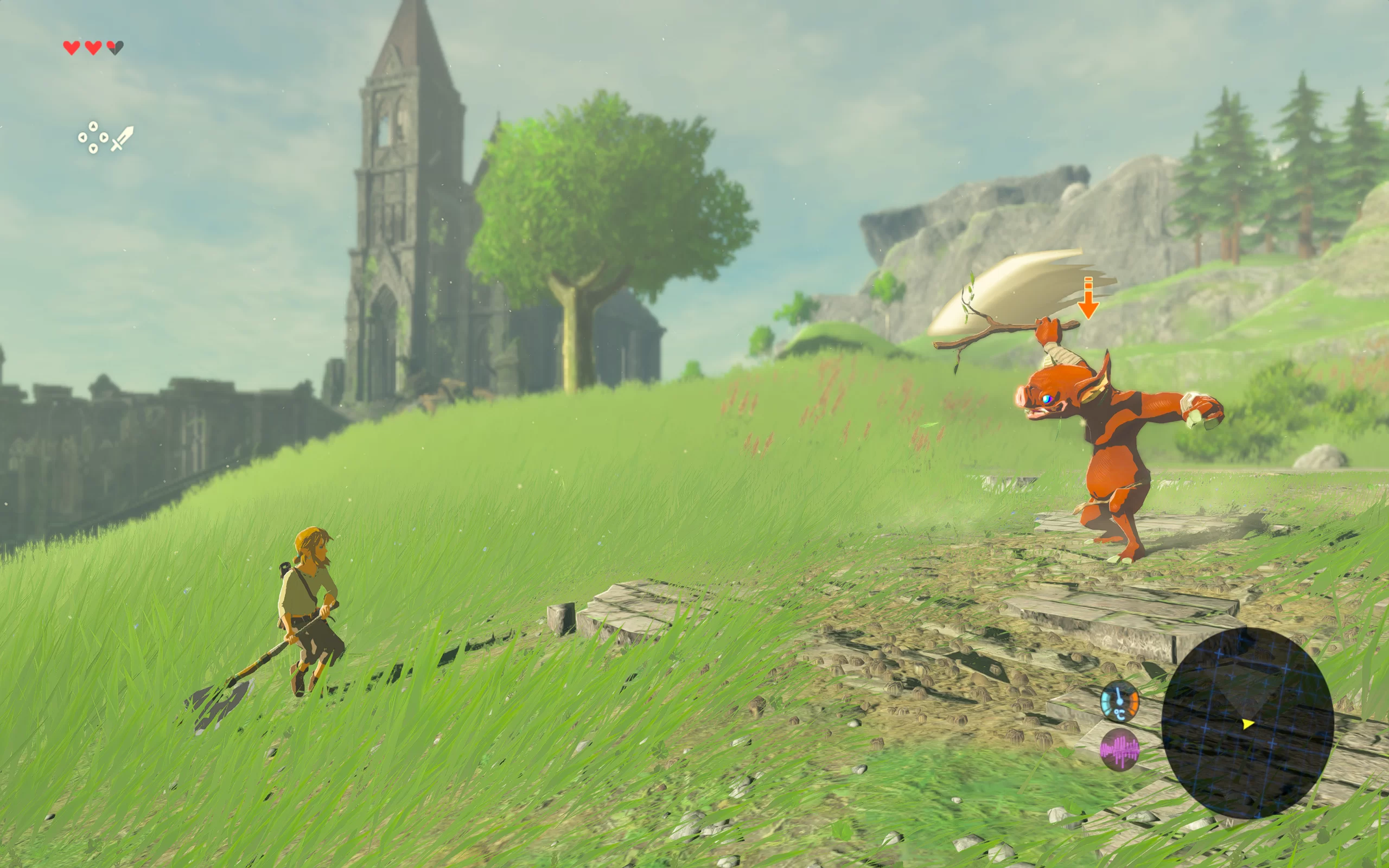
Task: Select the temperature gauge icon
Action: pos(1119,701)
